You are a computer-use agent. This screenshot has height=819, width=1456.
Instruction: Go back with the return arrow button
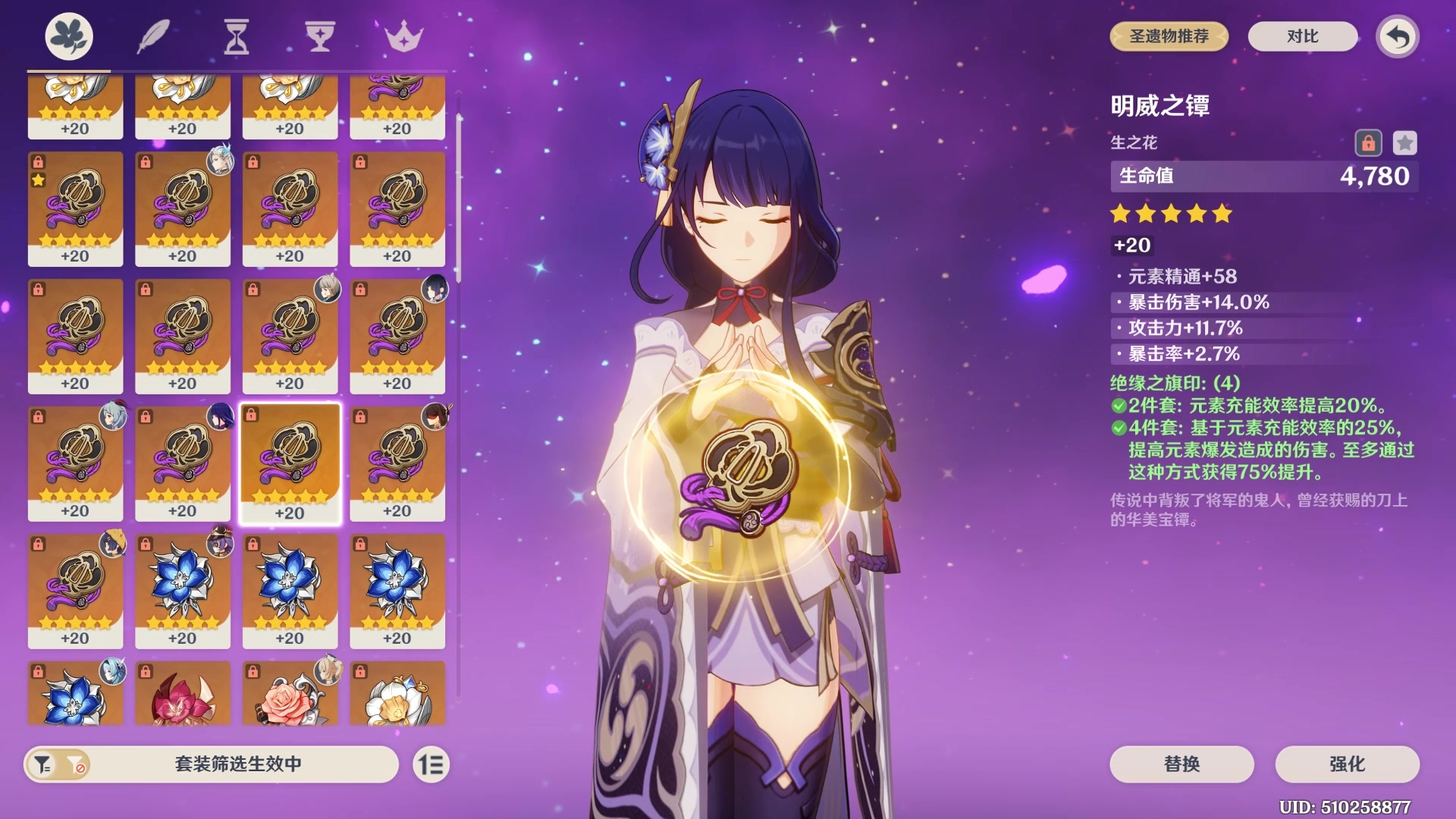pyautogui.click(x=1398, y=36)
